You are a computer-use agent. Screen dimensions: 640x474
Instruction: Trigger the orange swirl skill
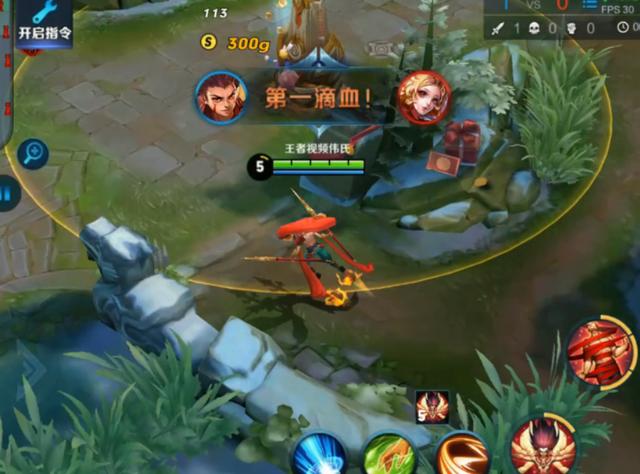coord(462,454)
